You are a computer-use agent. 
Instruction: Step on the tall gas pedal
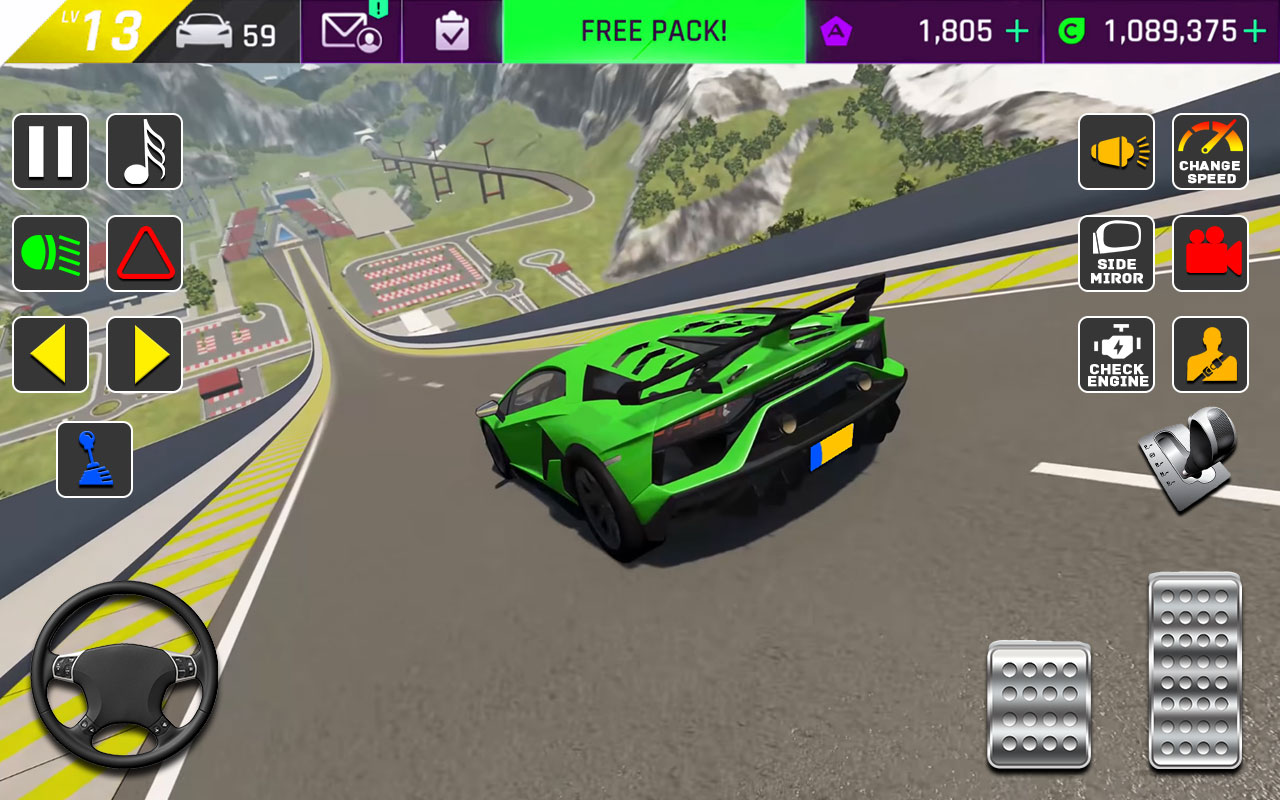point(1195,670)
